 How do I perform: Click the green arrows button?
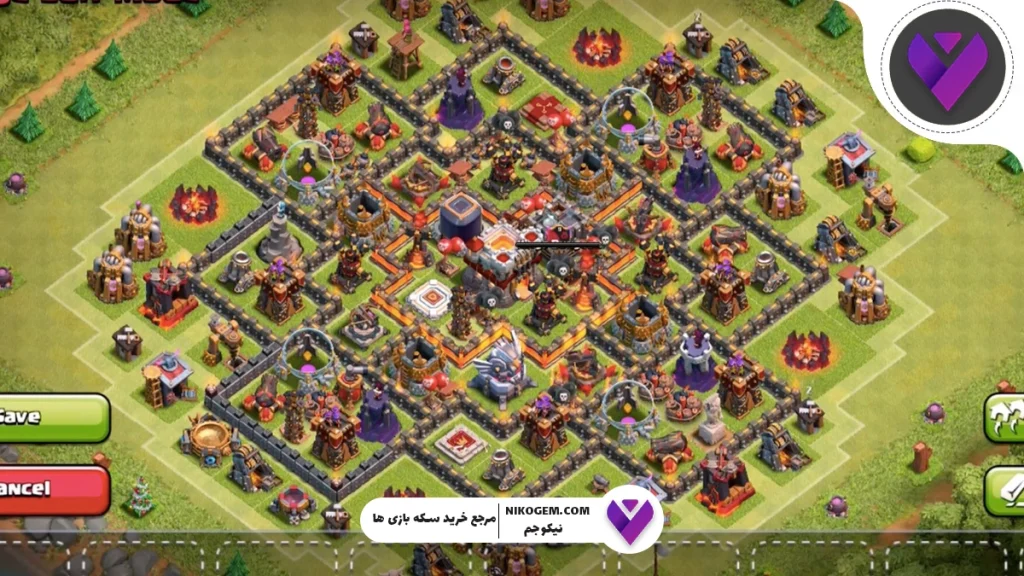[1003, 417]
